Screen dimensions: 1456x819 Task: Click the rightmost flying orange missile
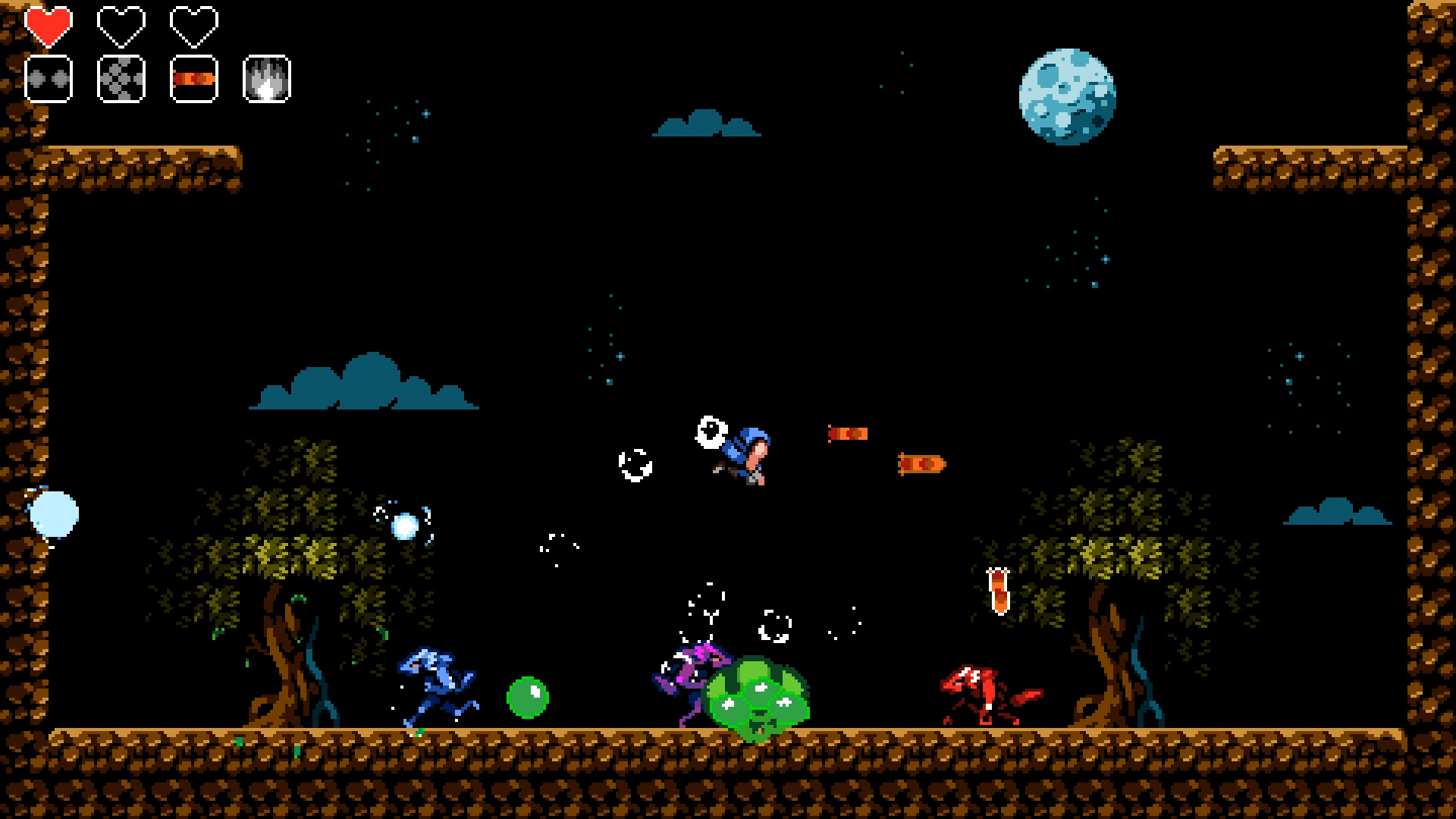(x=924, y=463)
